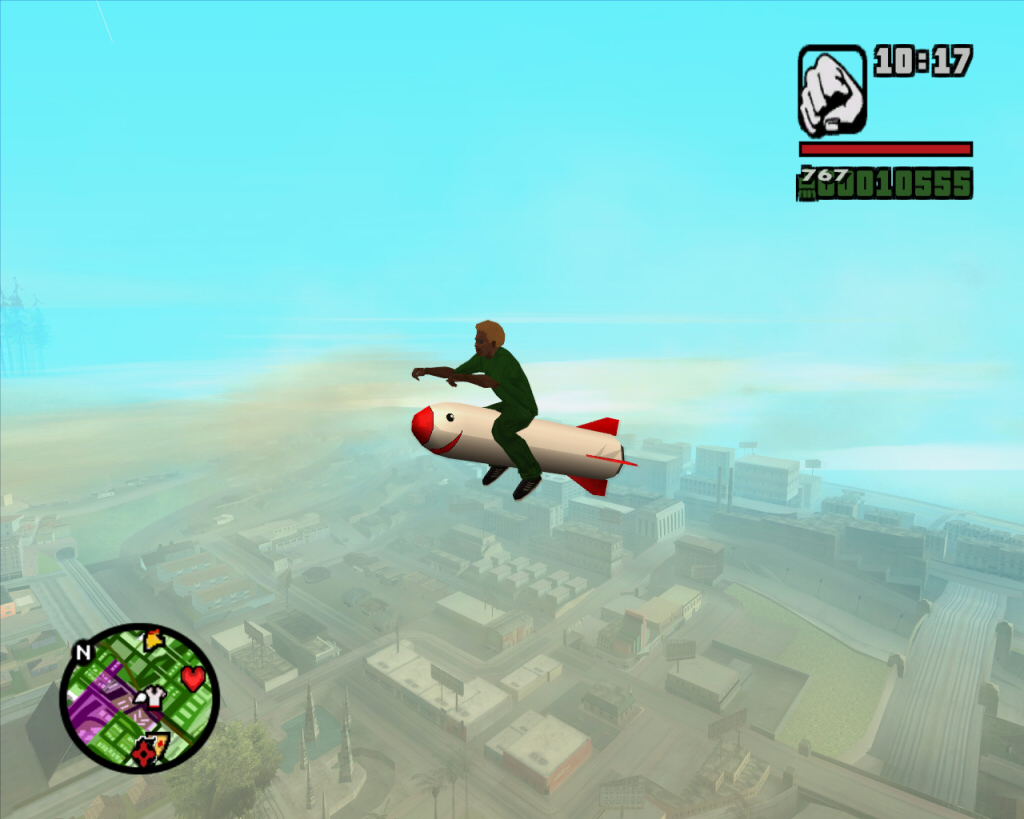
Task: Select the red flower-shaped marker on minimap
Action: coord(144,755)
